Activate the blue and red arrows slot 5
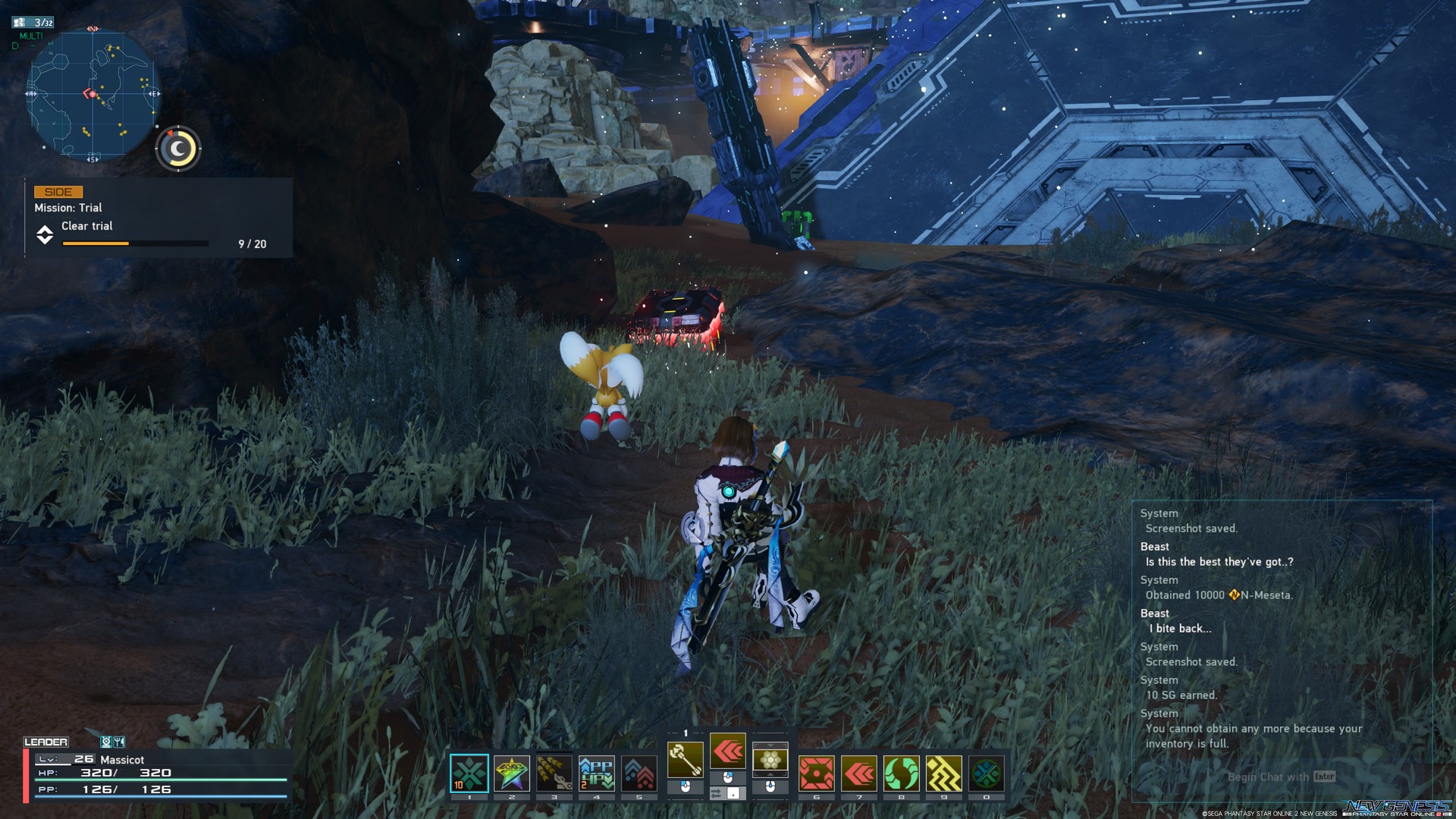This screenshot has height=819, width=1456. point(639,773)
